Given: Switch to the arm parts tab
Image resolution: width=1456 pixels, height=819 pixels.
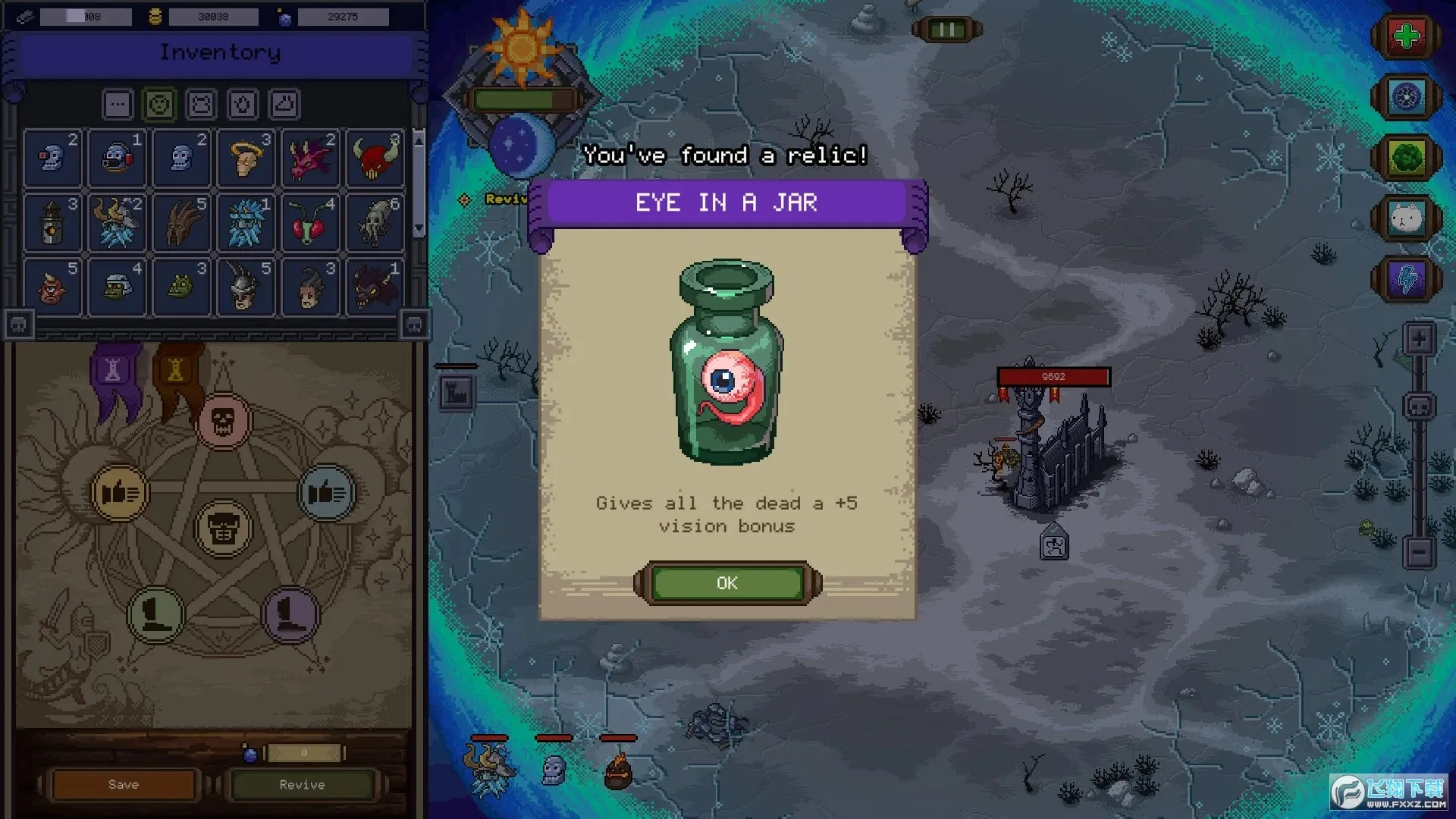Looking at the screenshot, I should click(x=243, y=104).
